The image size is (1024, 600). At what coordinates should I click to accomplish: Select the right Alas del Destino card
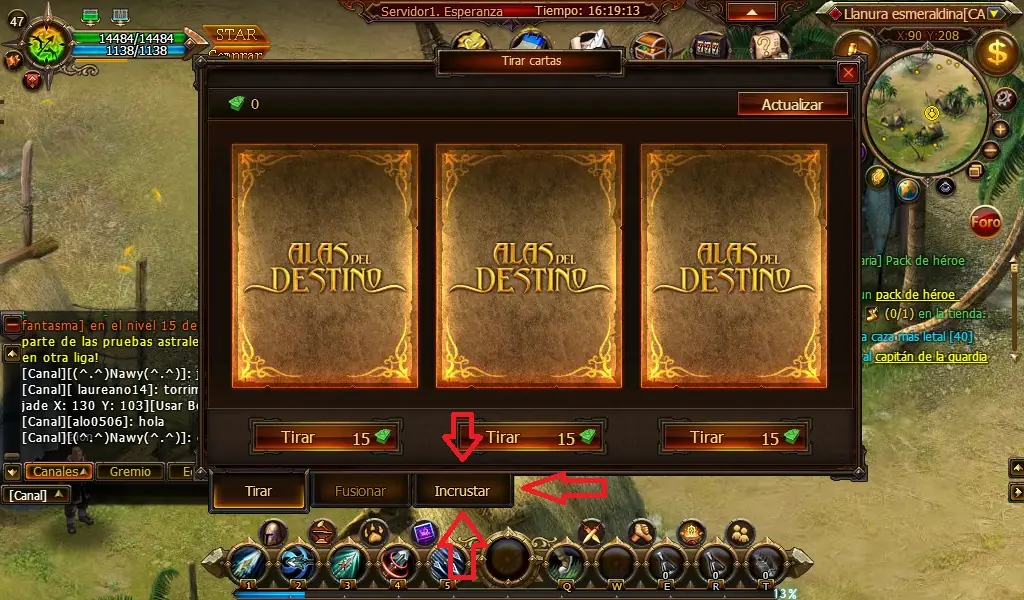[733, 266]
